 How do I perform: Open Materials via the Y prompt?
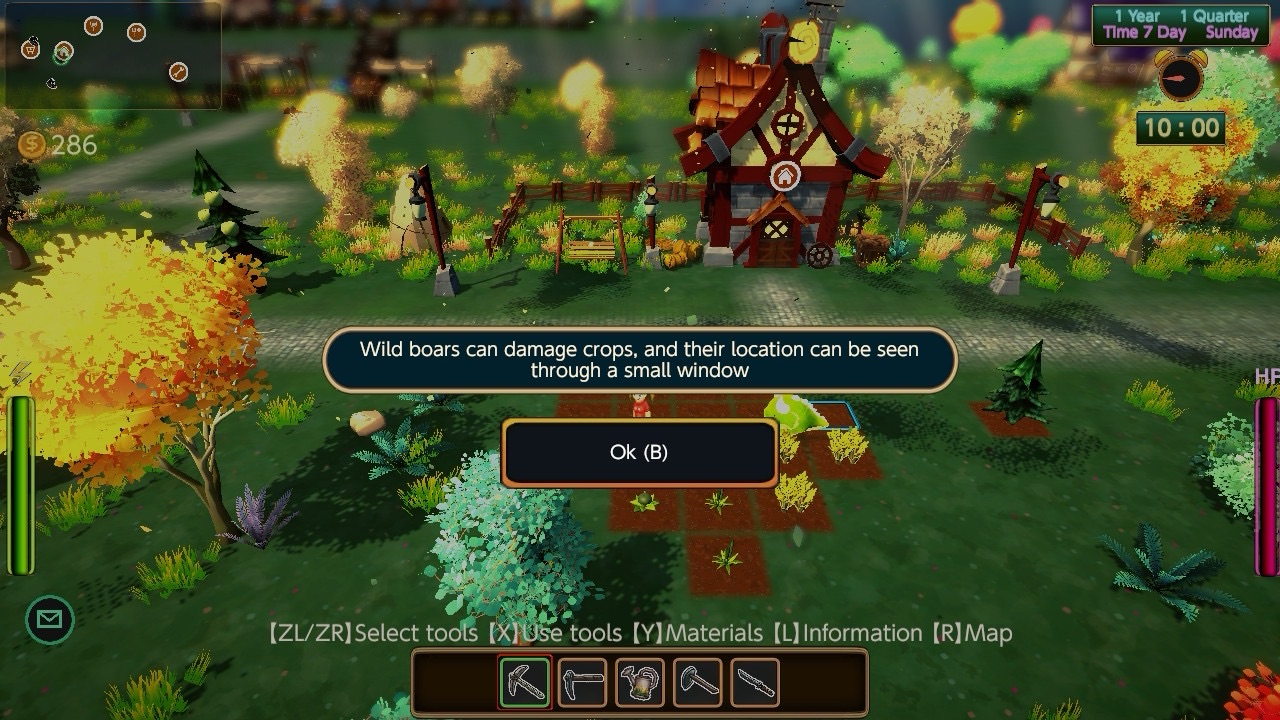[699, 633]
